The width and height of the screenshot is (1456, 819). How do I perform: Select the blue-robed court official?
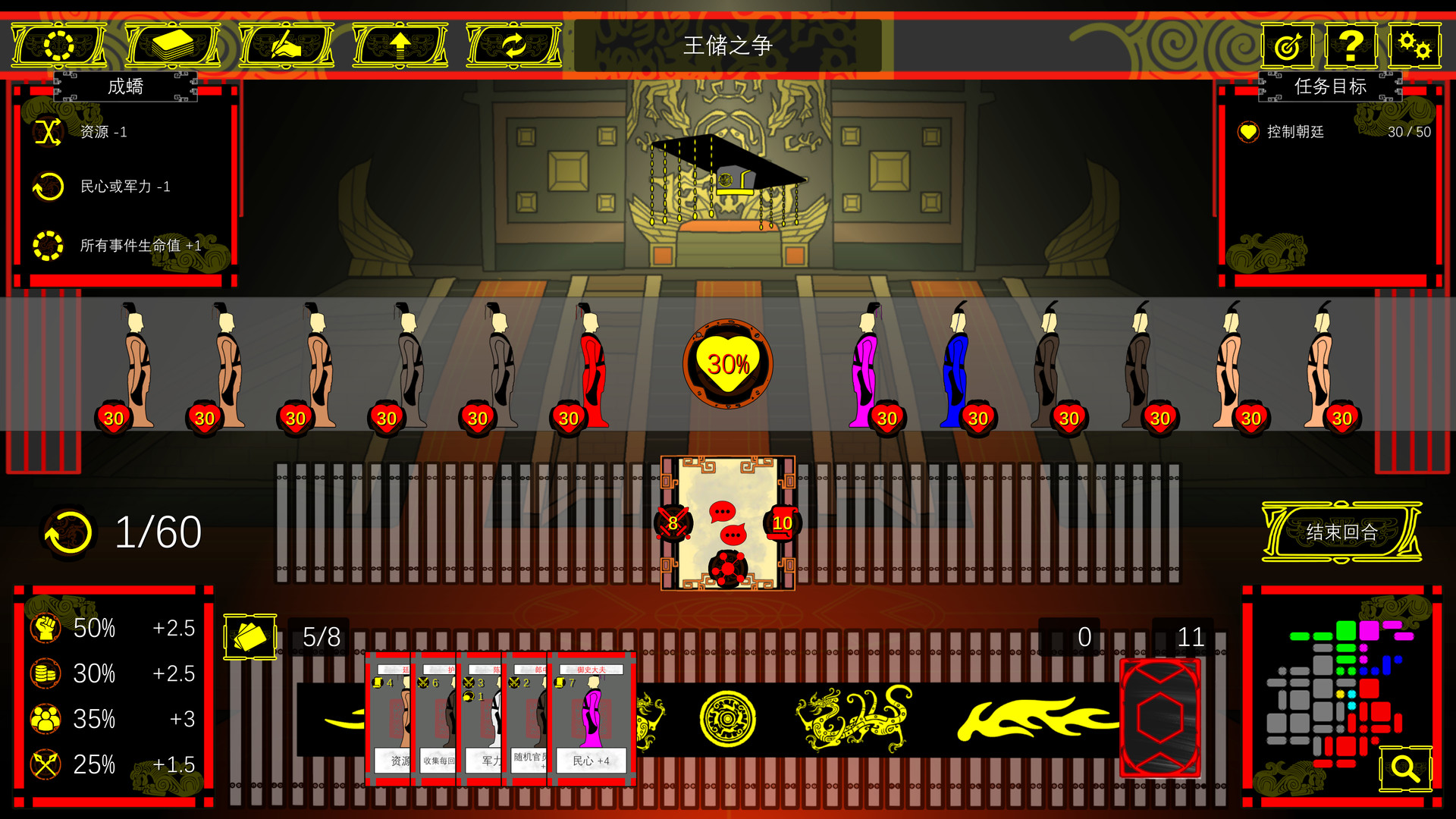[x=957, y=368]
